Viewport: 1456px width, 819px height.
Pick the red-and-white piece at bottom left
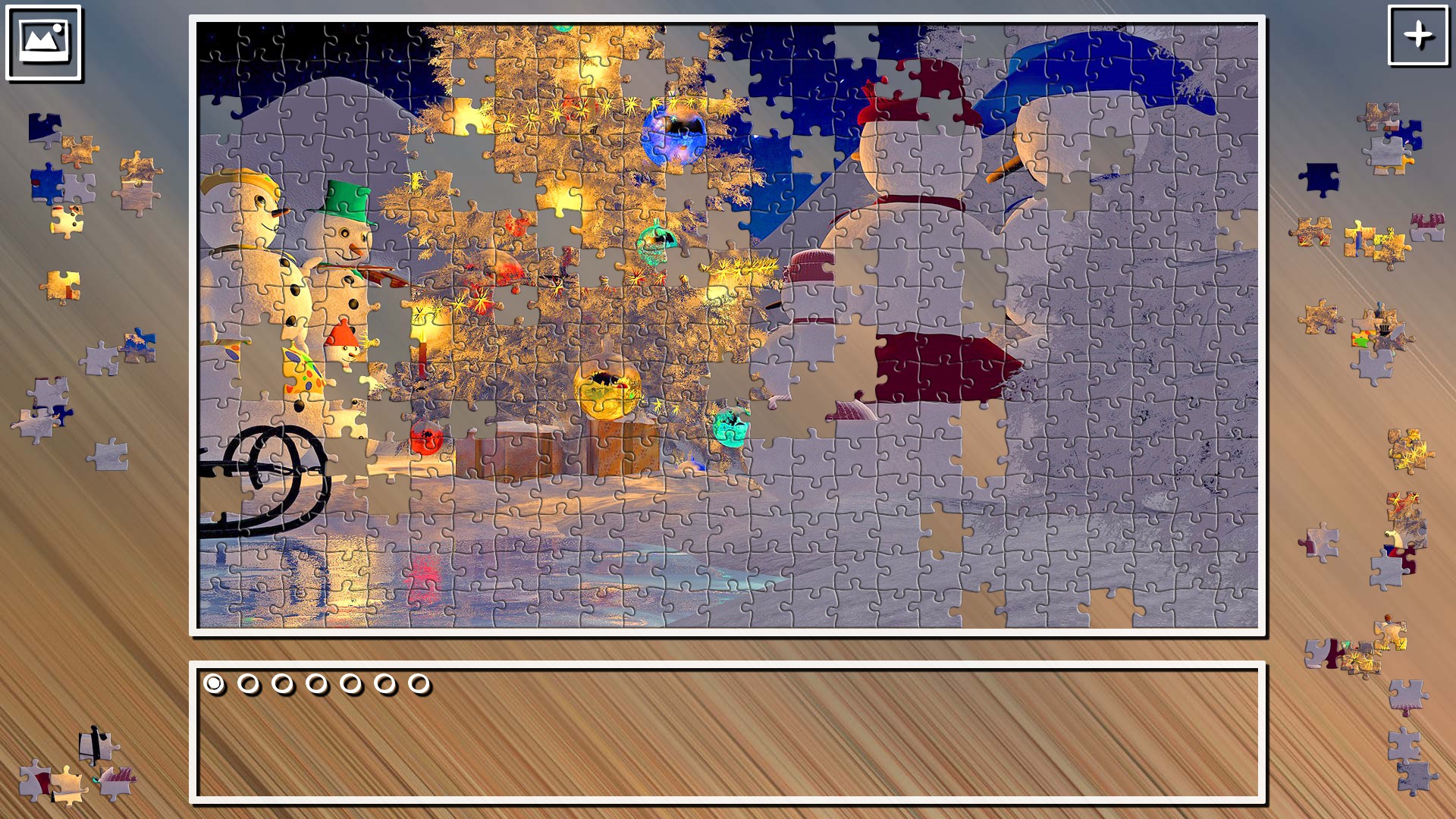coord(36,780)
